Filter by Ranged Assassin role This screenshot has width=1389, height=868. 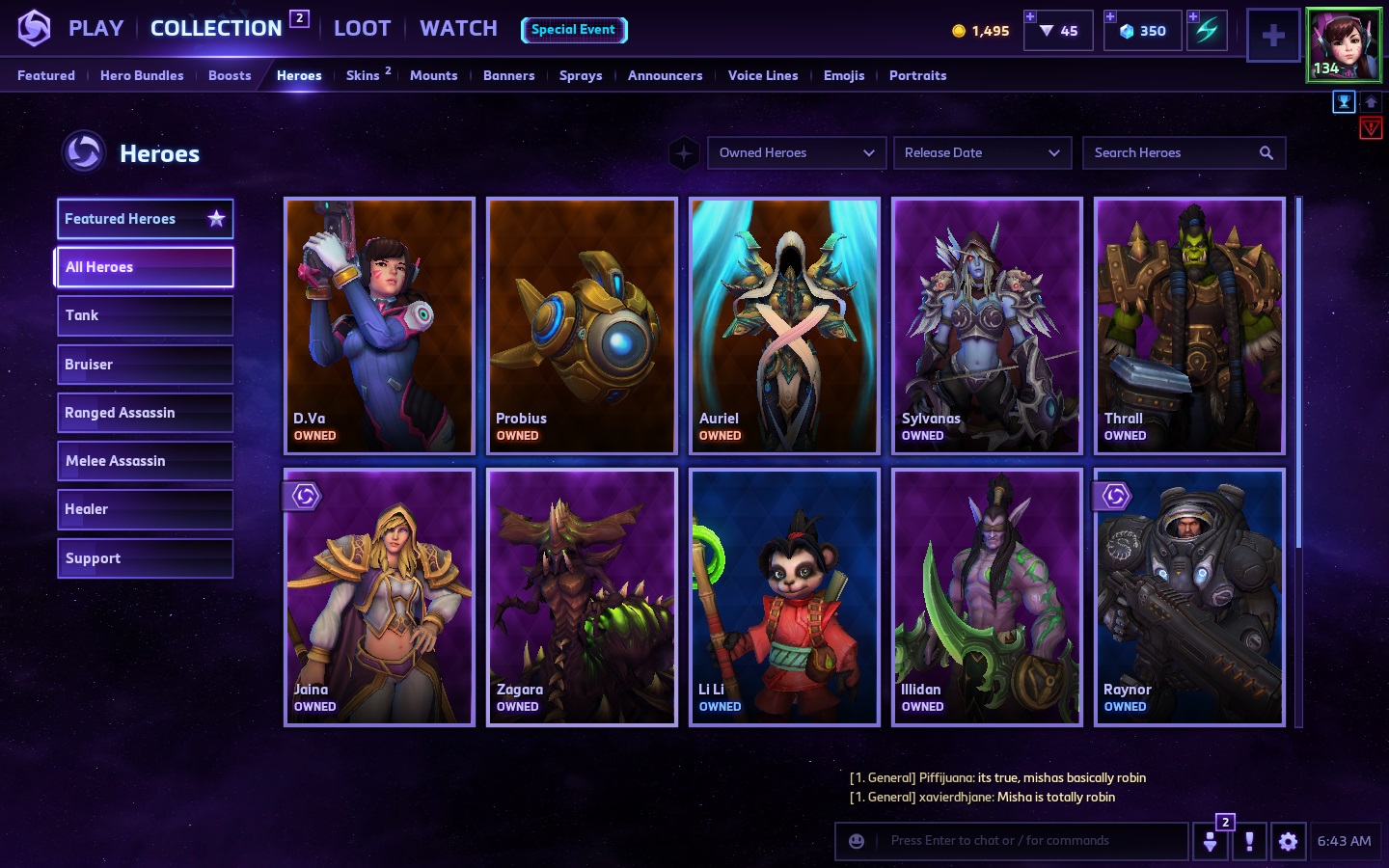(x=145, y=413)
